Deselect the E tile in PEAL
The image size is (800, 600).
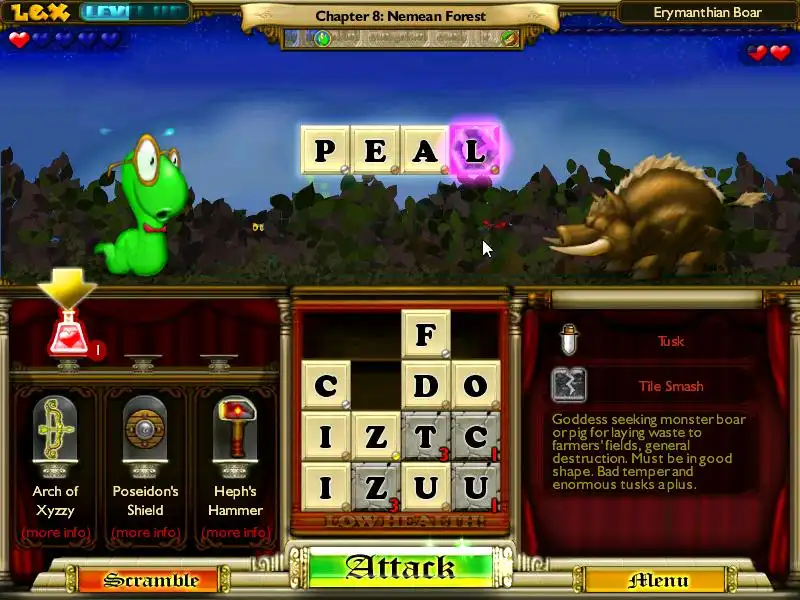pos(375,150)
